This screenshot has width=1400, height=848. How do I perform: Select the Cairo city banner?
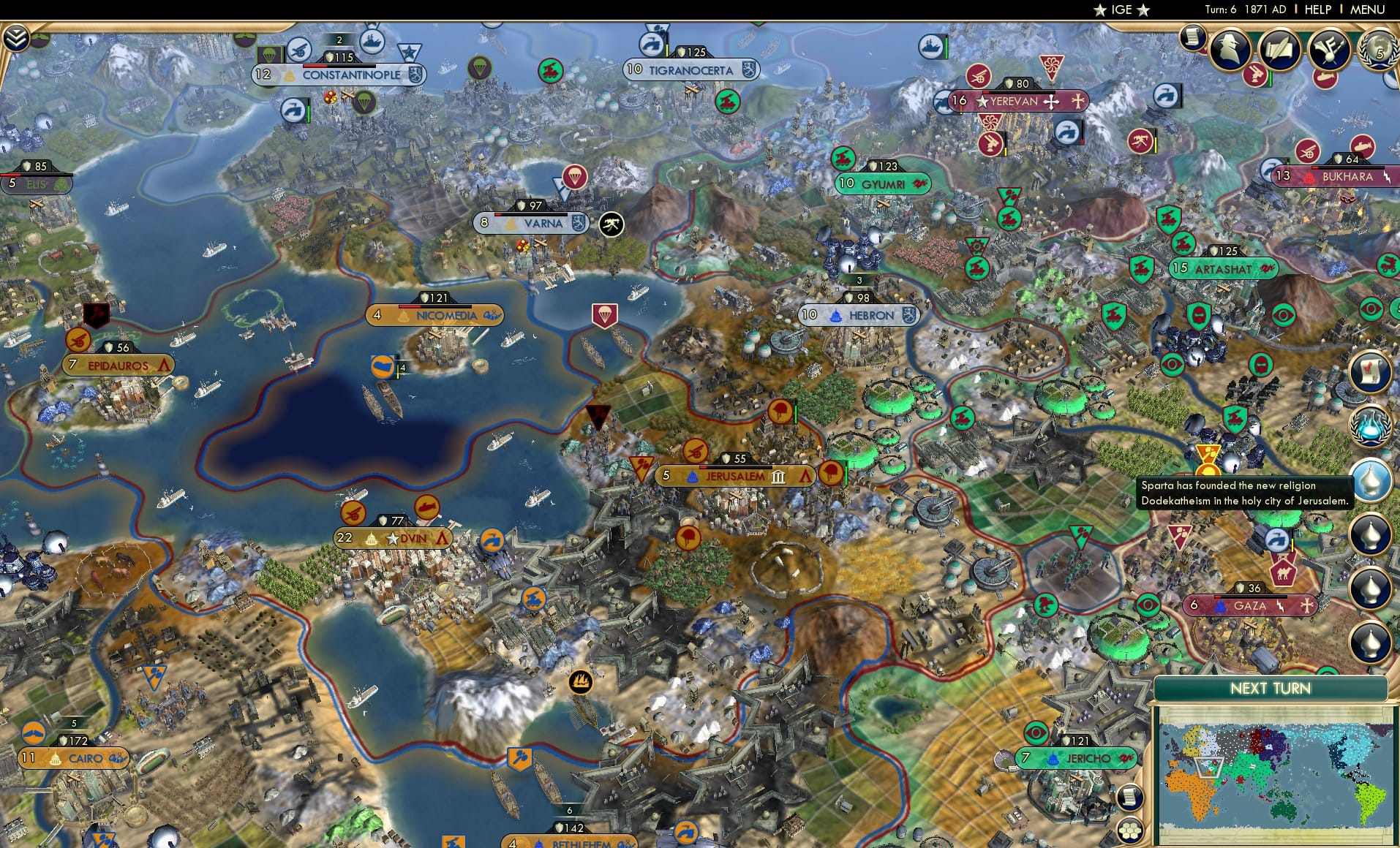[72, 758]
